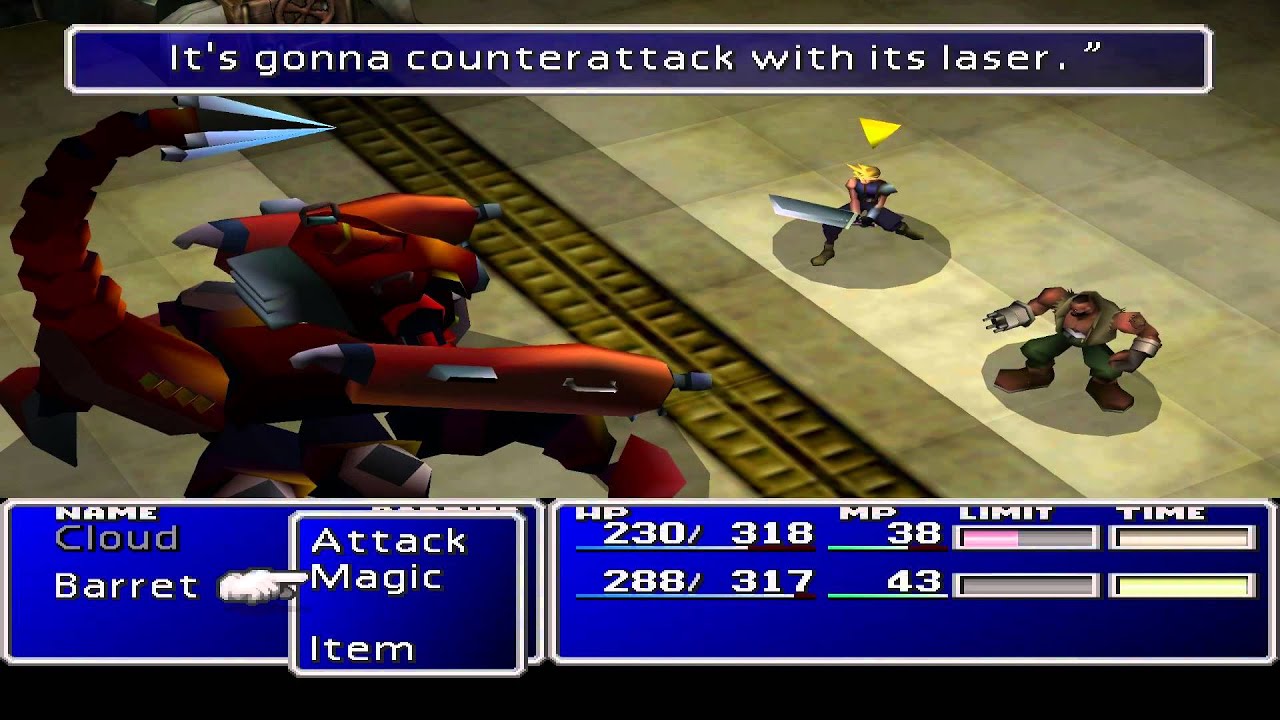The width and height of the screenshot is (1280, 720).
Task: Open the Item command
Action: [x=361, y=649]
